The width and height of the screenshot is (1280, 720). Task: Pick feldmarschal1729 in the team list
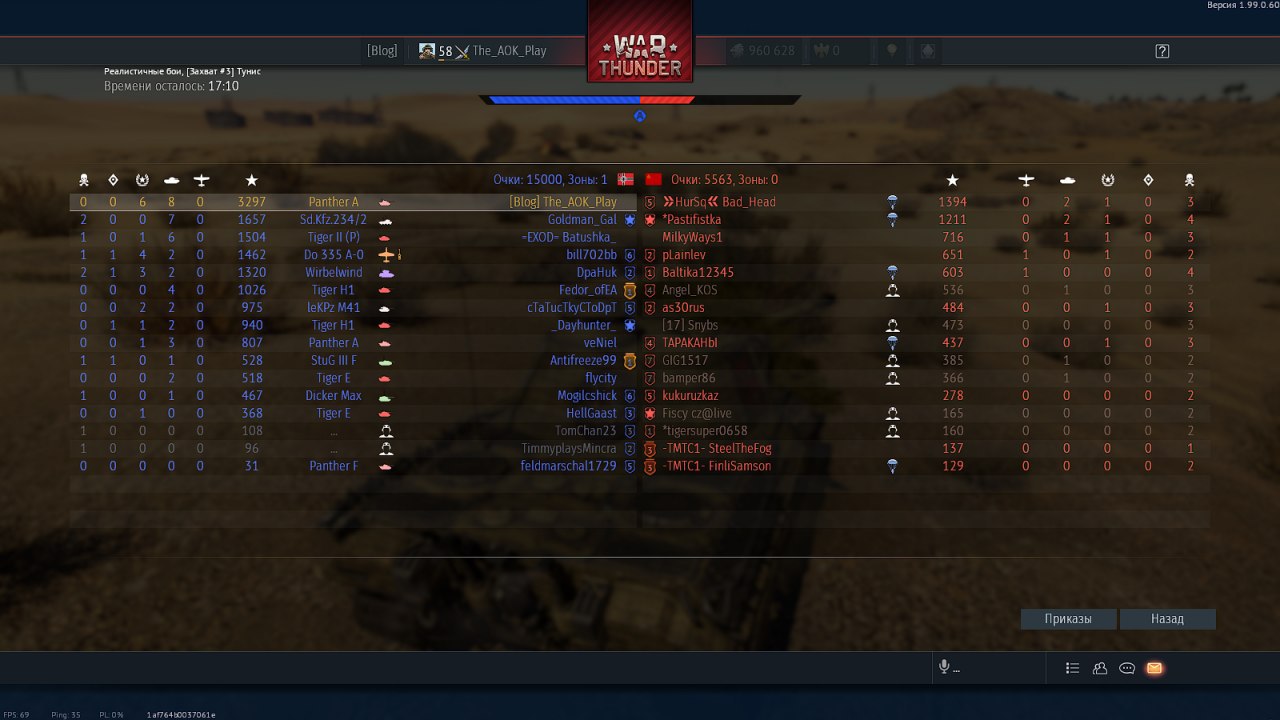[x=568, y=466]
